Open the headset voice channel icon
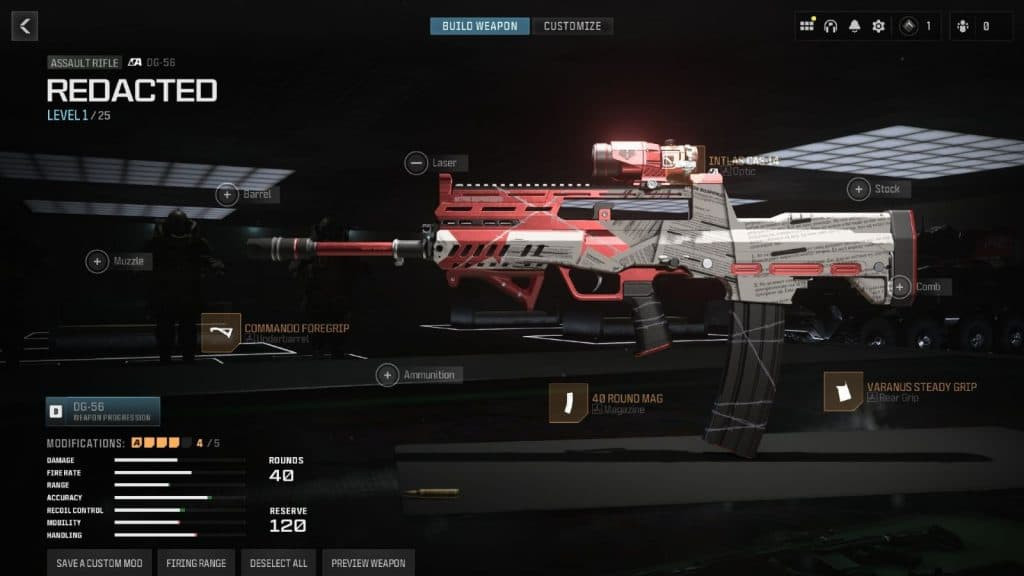1024x576 pixels. [x=831, y=26]
